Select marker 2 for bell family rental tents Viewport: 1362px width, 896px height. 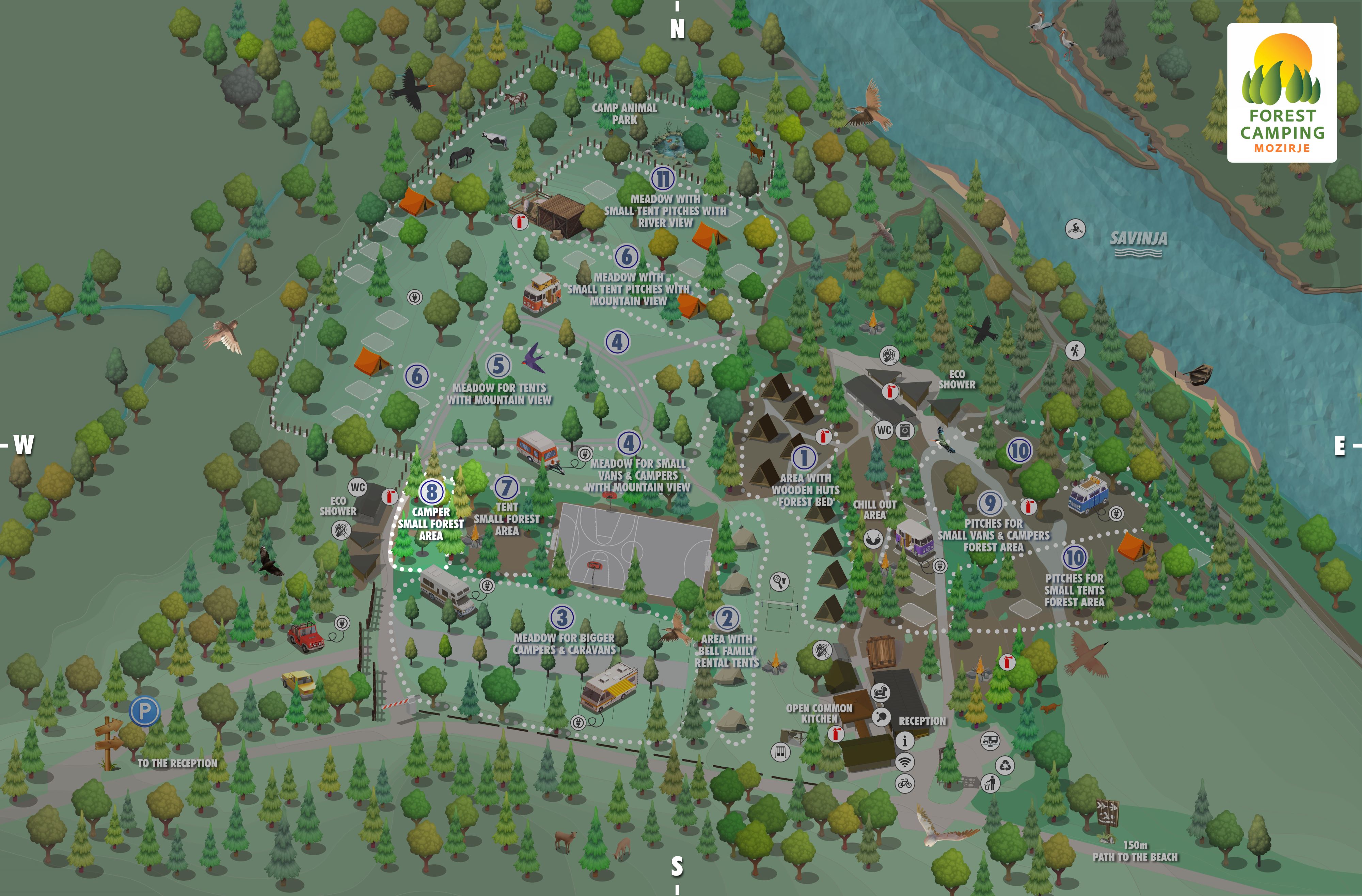(x=727, y=619)
